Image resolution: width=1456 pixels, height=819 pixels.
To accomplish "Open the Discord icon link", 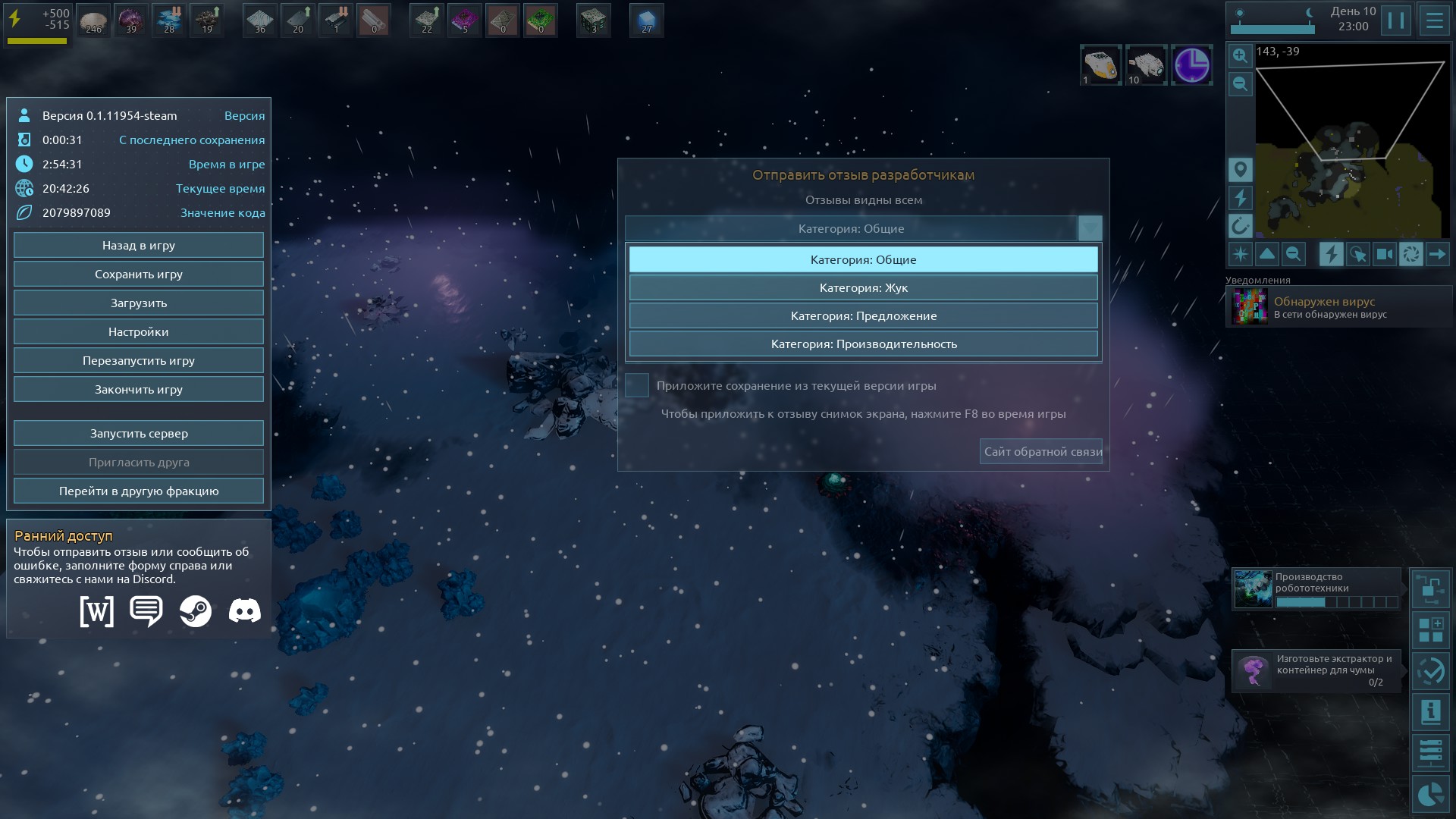I will tap(245, 611).
